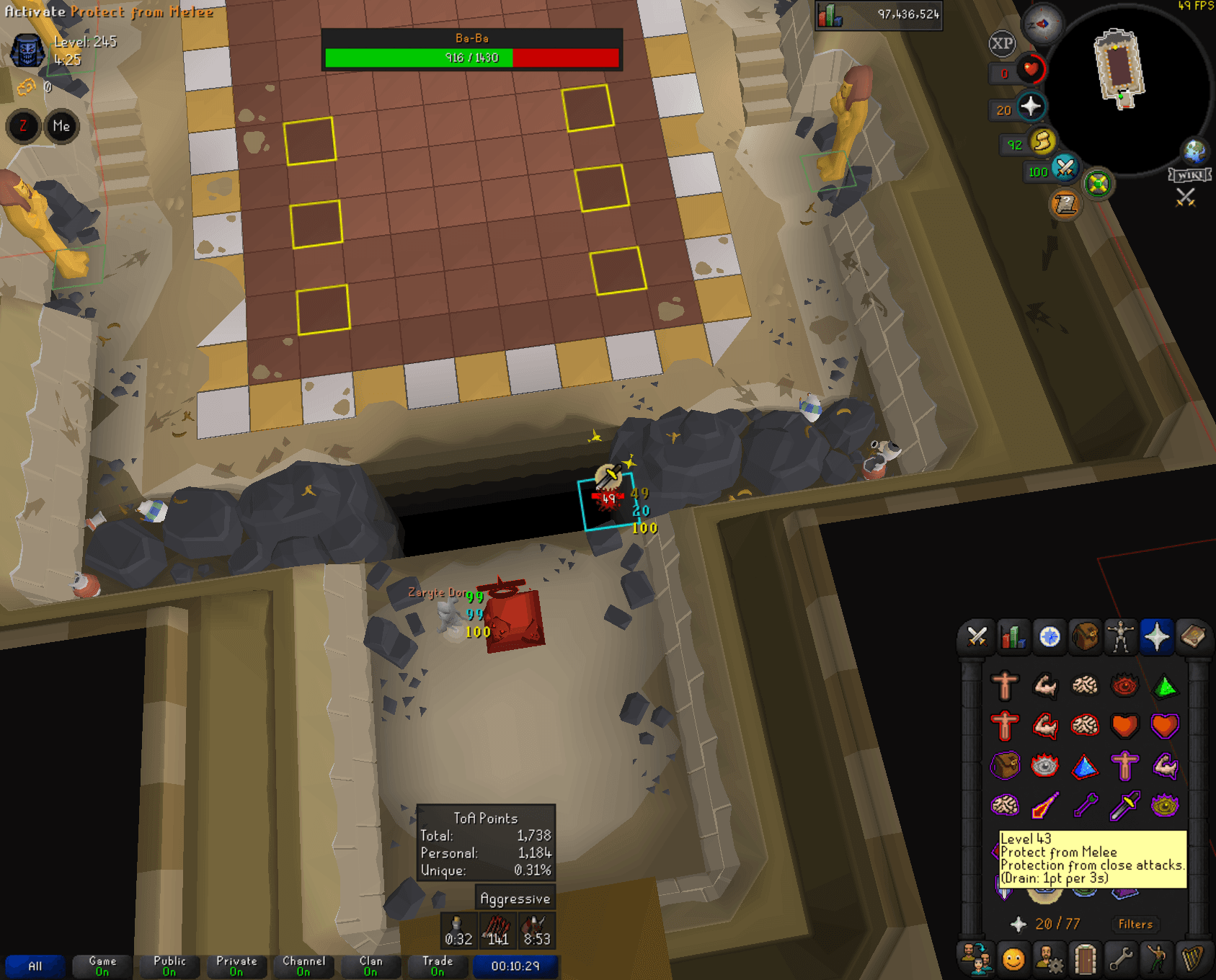Click the Wiki banner beside the minimap
Image resolution: width=1216 pixels, height=980 pixels.
tap(1190, 173)
